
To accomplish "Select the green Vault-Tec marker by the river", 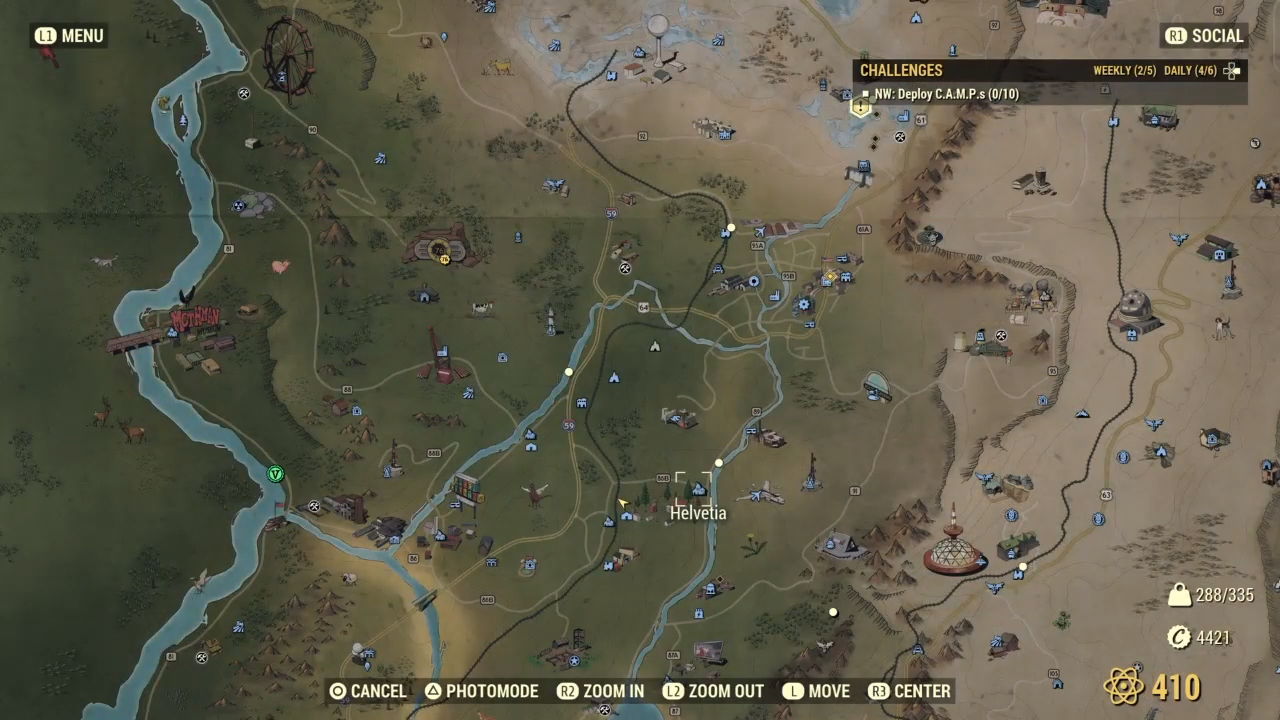I will 276,473.
